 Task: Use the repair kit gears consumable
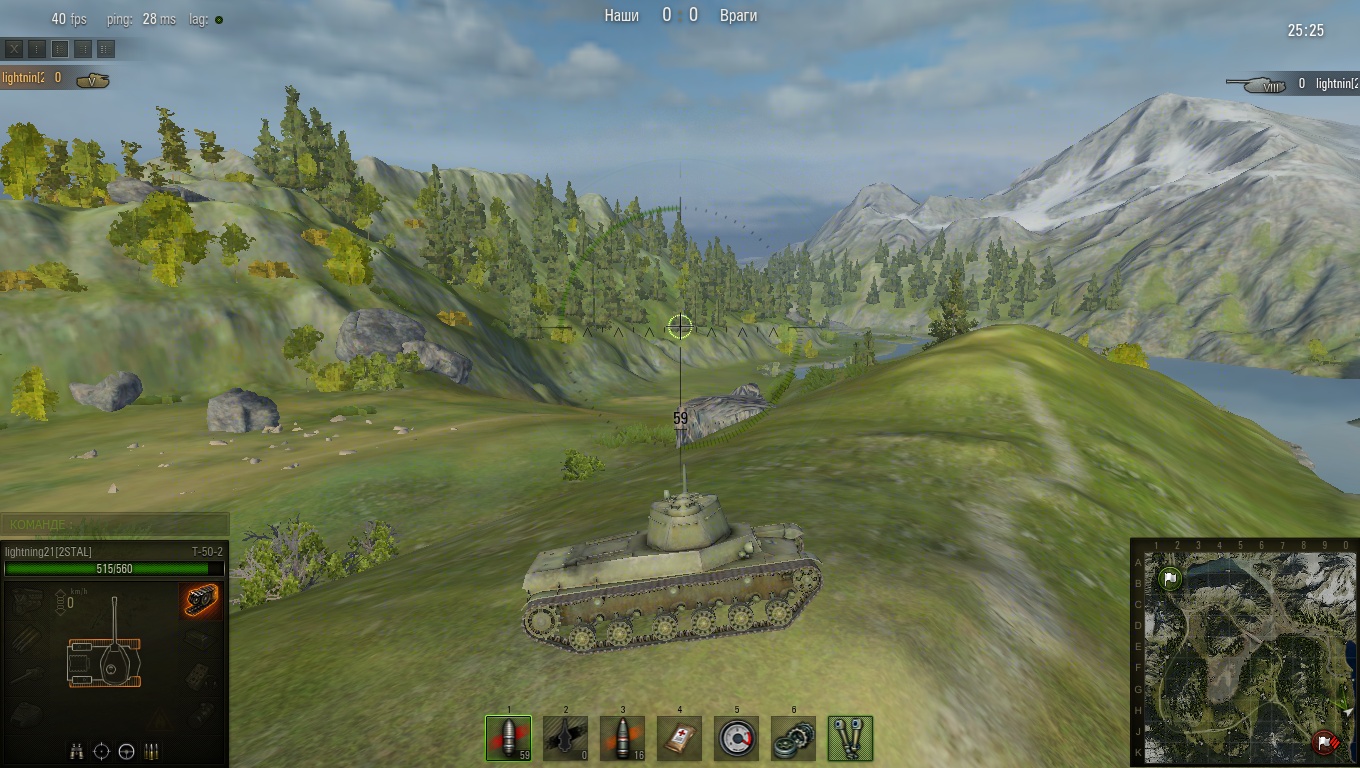(x=794, y=738)
